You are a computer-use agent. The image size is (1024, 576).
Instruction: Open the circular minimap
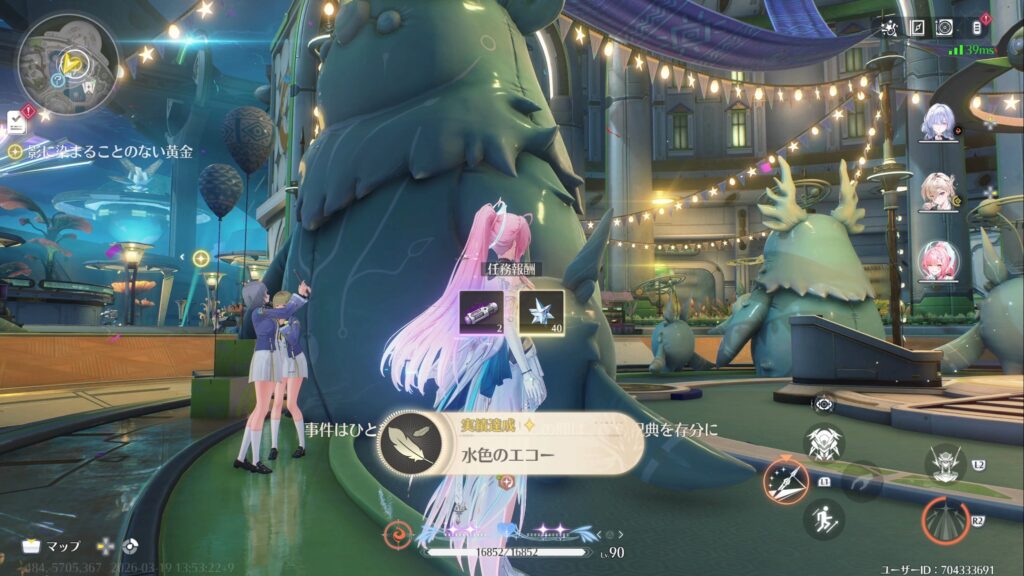[x=68, y=63]
